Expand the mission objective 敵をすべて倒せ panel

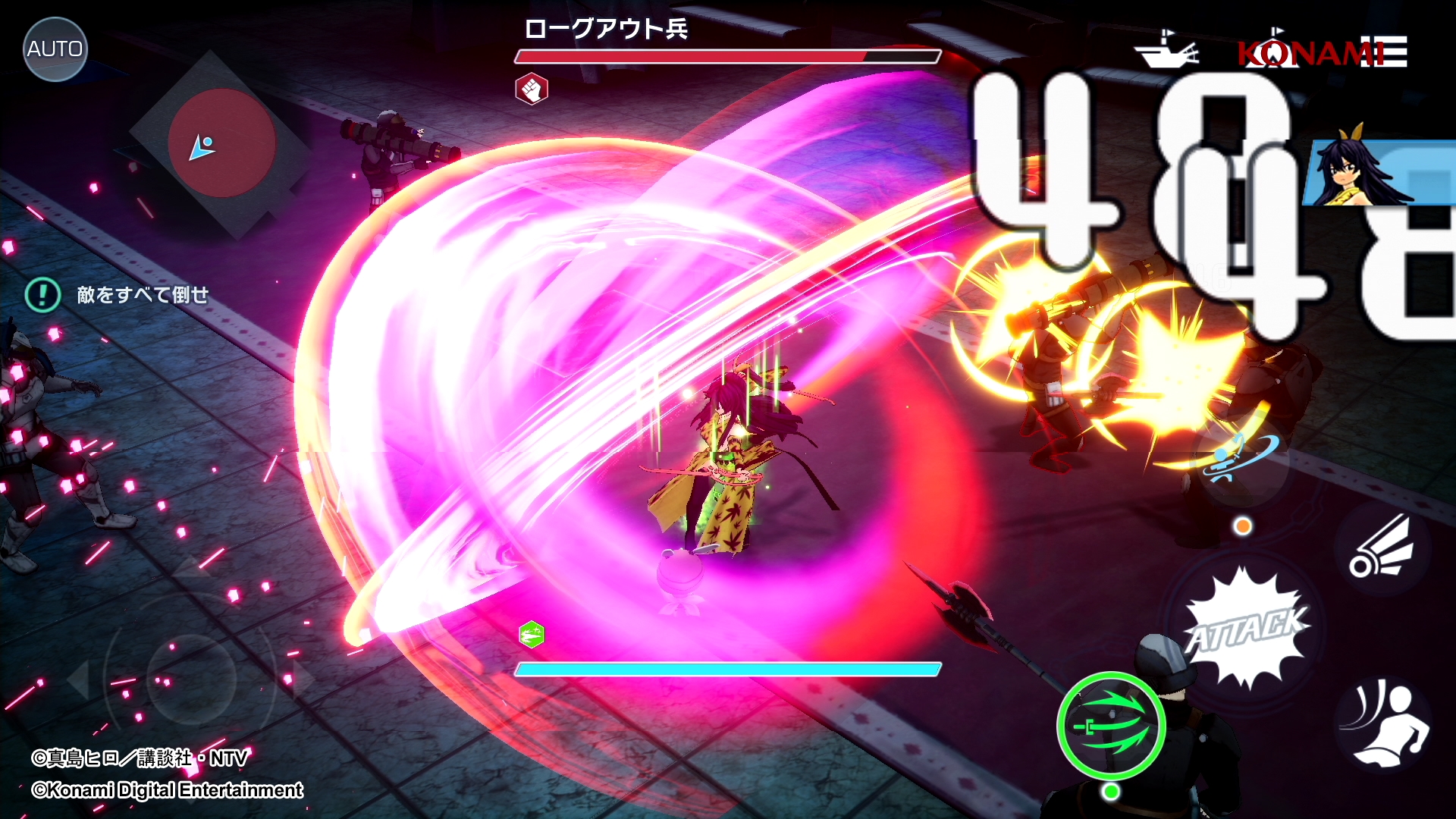point(141,296)
